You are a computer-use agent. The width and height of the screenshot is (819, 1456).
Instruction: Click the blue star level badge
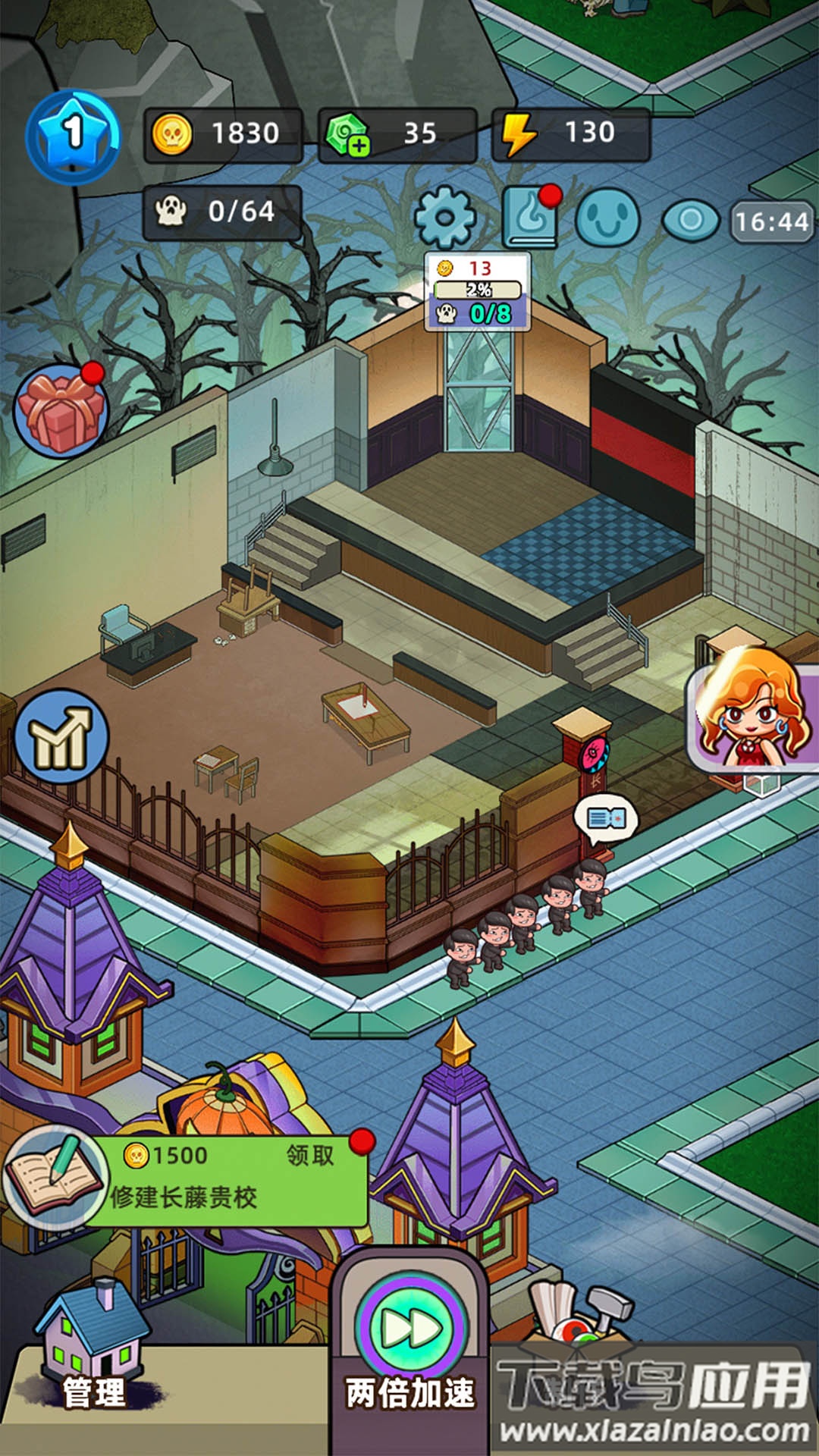point(73,136)
